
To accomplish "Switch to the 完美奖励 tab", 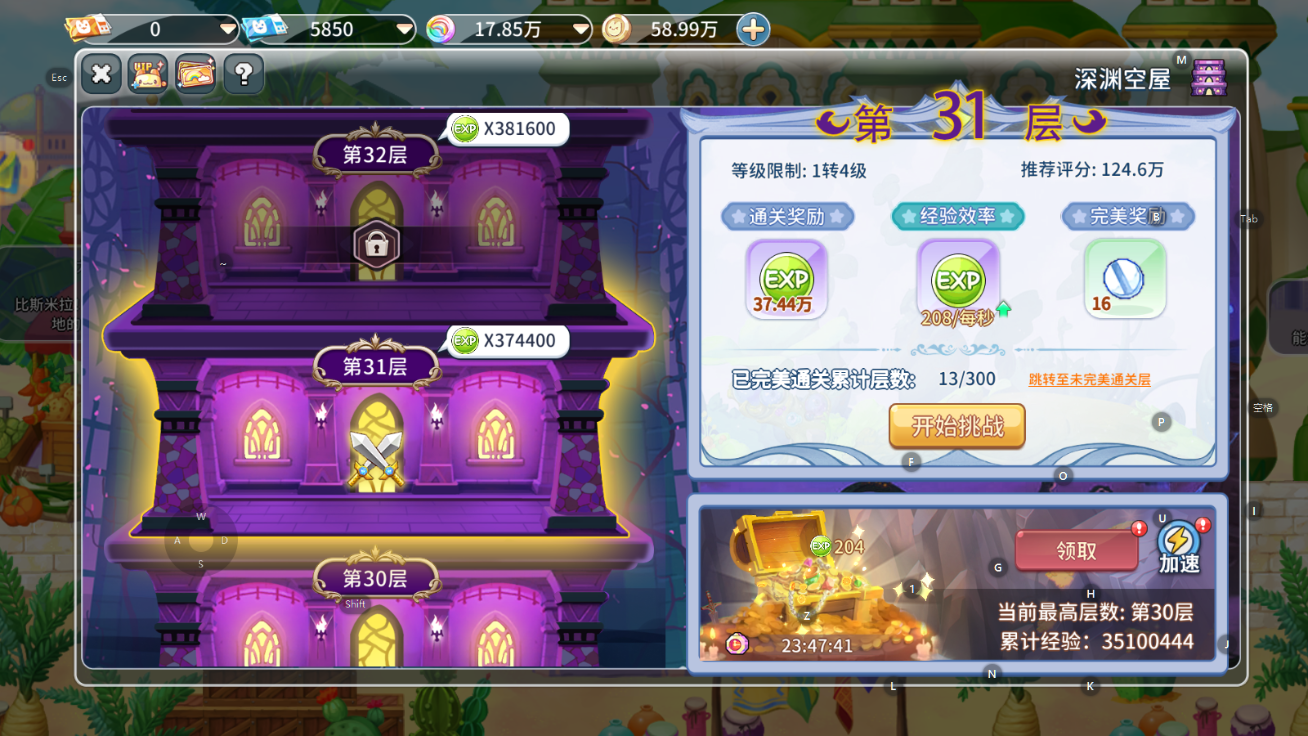I will [x=1126, y=216].
